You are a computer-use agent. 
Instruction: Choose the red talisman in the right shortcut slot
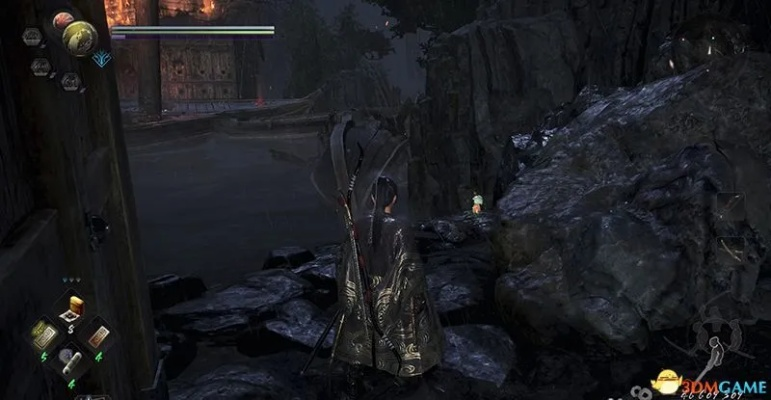[100, 336]
